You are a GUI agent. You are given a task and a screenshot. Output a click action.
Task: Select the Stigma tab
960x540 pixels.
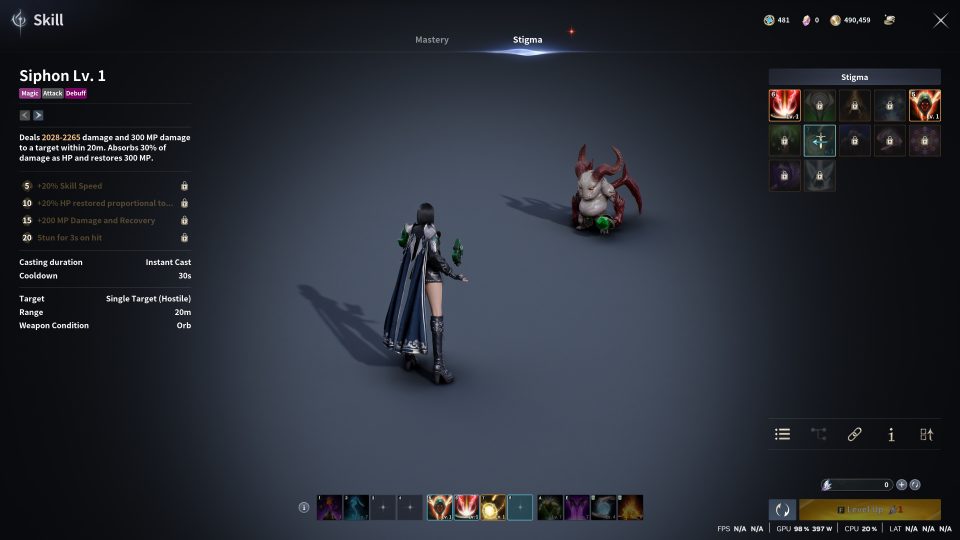tap(528, 40)
